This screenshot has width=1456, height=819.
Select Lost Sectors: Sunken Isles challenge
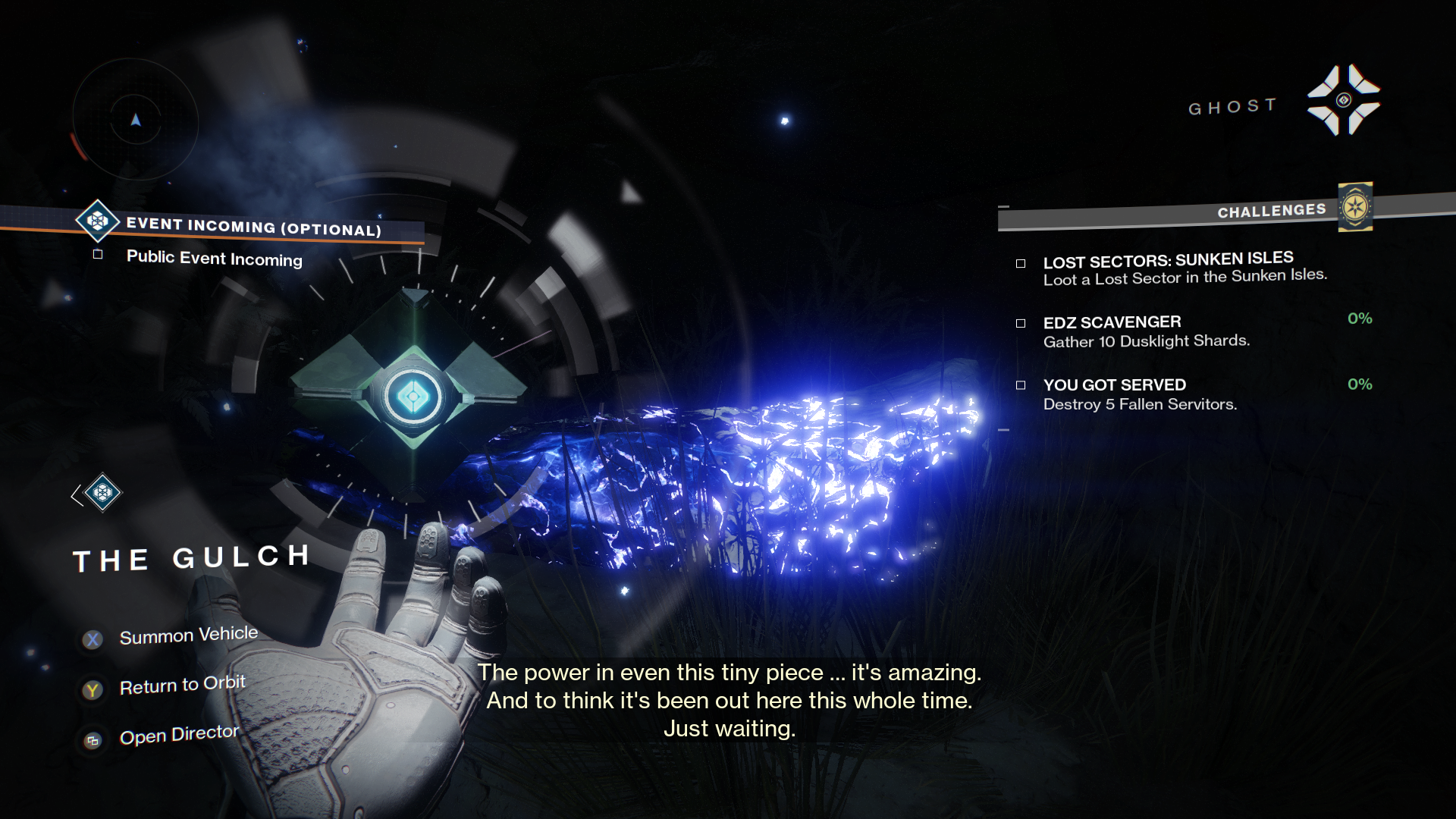(1168, 269)
